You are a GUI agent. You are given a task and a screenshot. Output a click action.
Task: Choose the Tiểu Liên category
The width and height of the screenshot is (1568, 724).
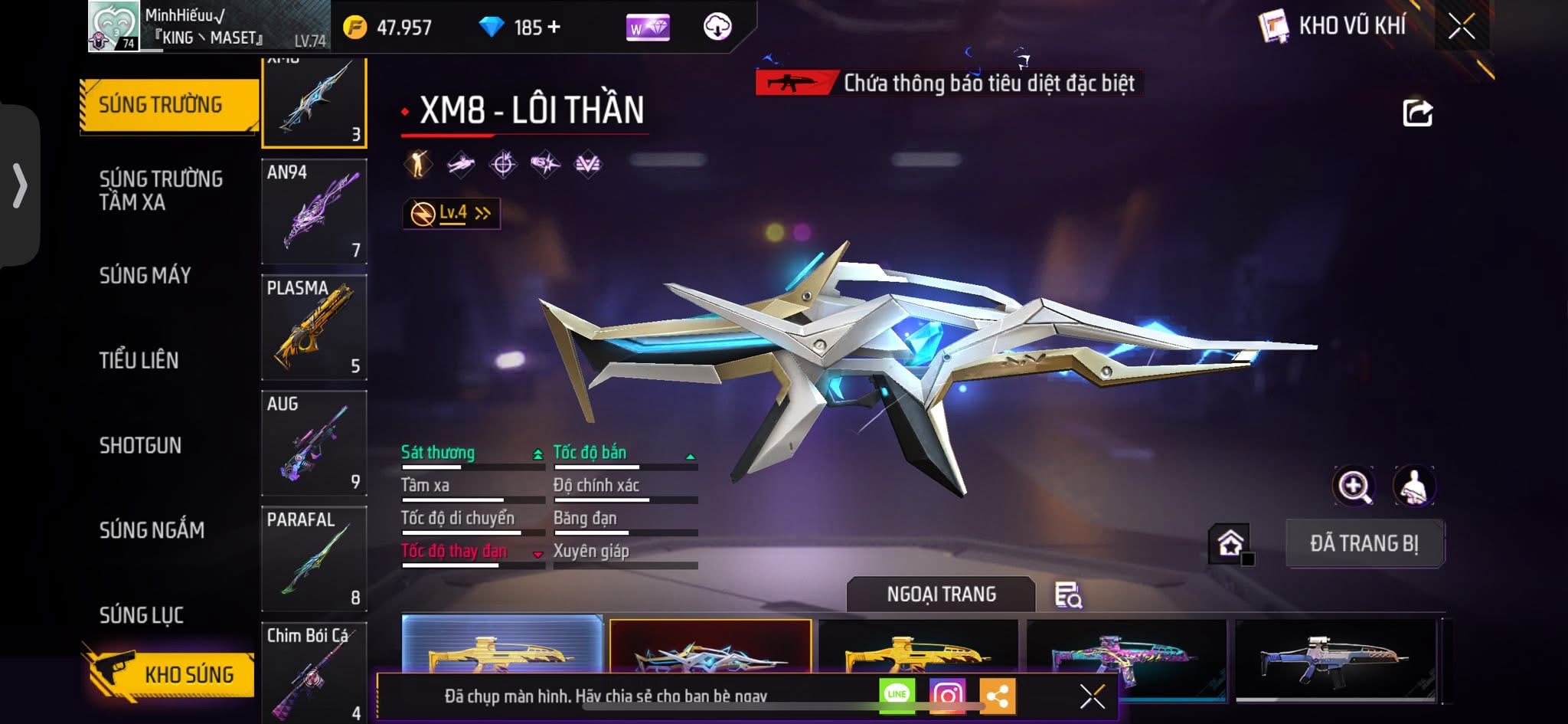coord(139,360)
